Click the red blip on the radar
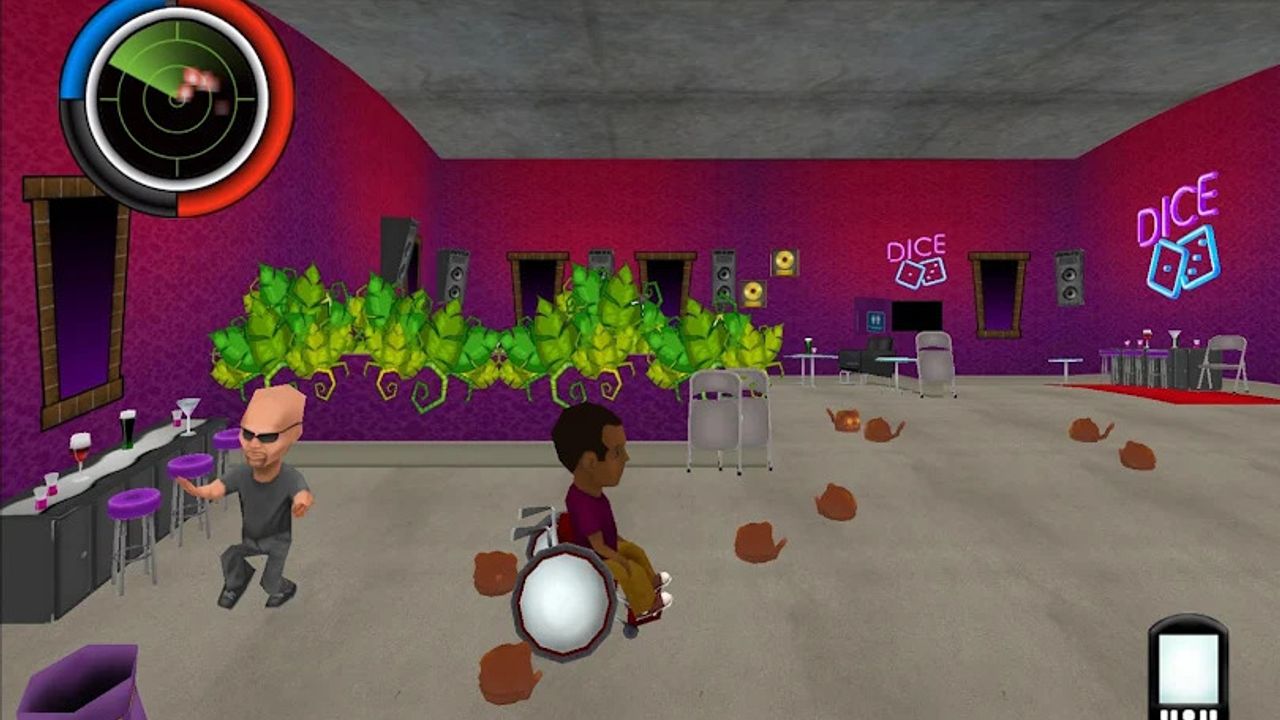 point(195,78)
